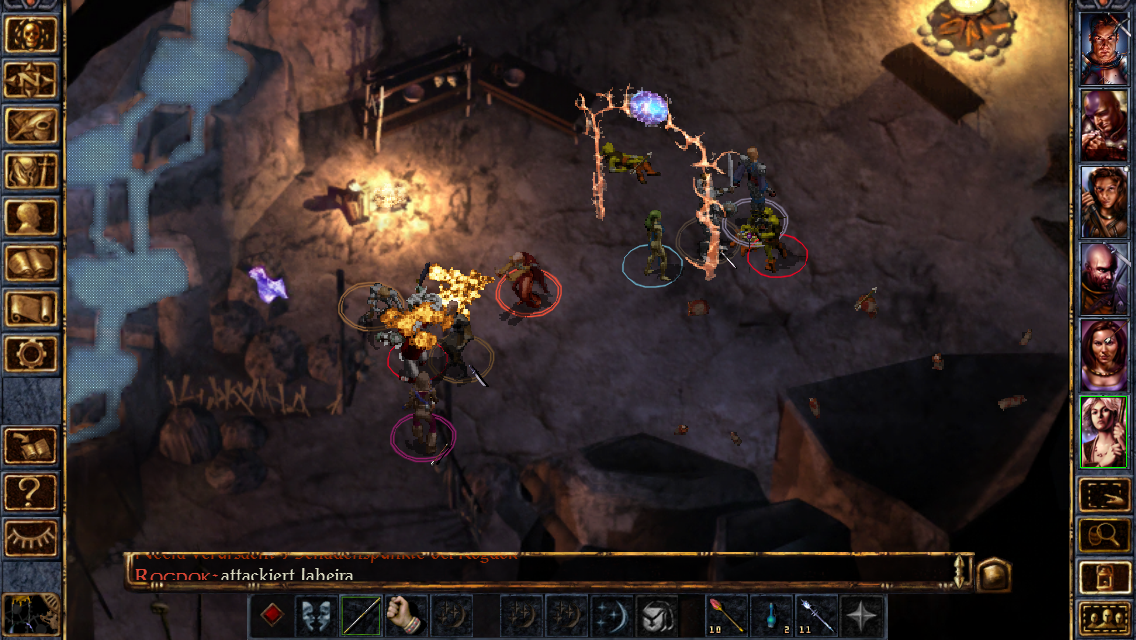Open the cast spell crescent moon icon

click(611, 615)
